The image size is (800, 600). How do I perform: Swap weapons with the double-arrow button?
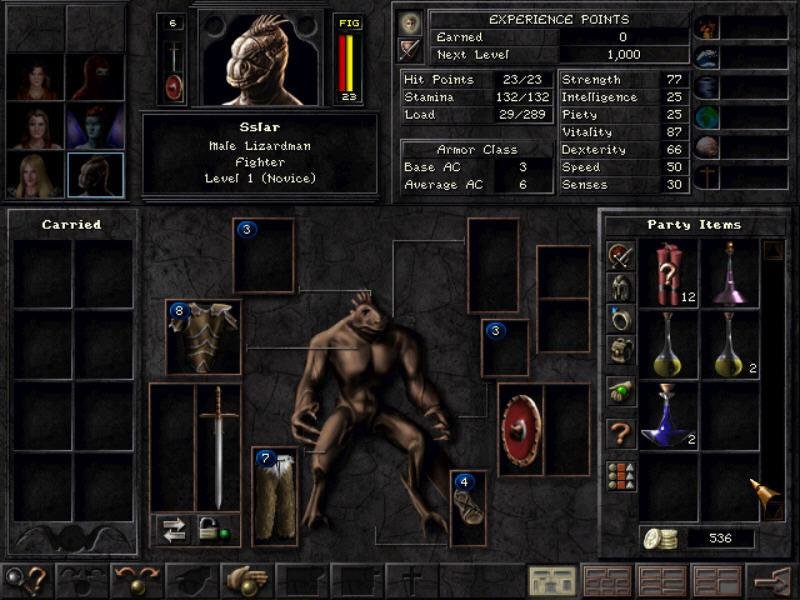(x=175, y=531)
